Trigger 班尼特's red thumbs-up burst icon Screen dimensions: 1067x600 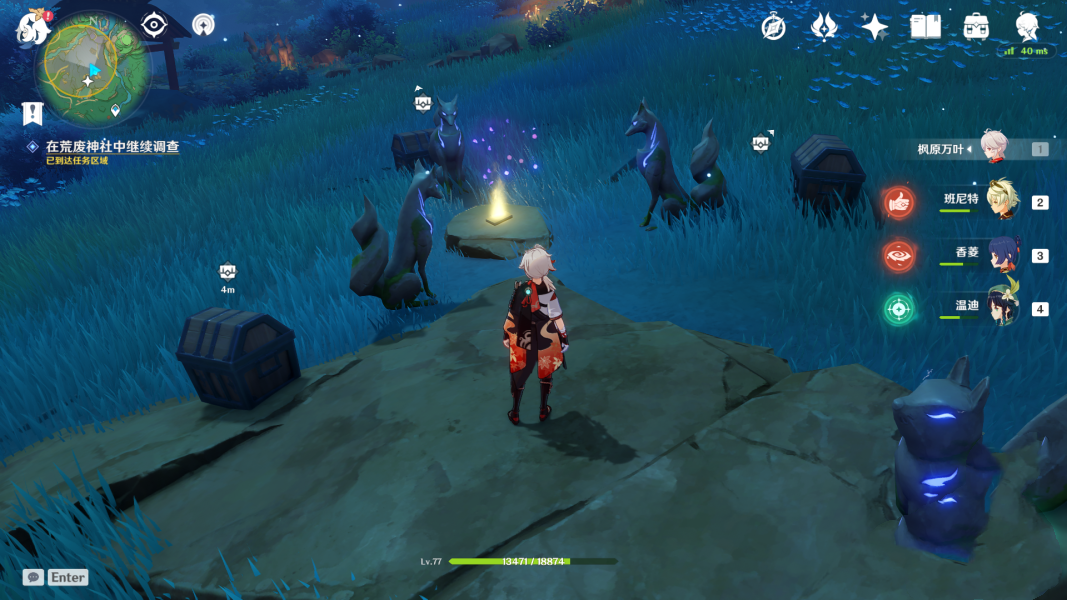[x=899, y=202]
